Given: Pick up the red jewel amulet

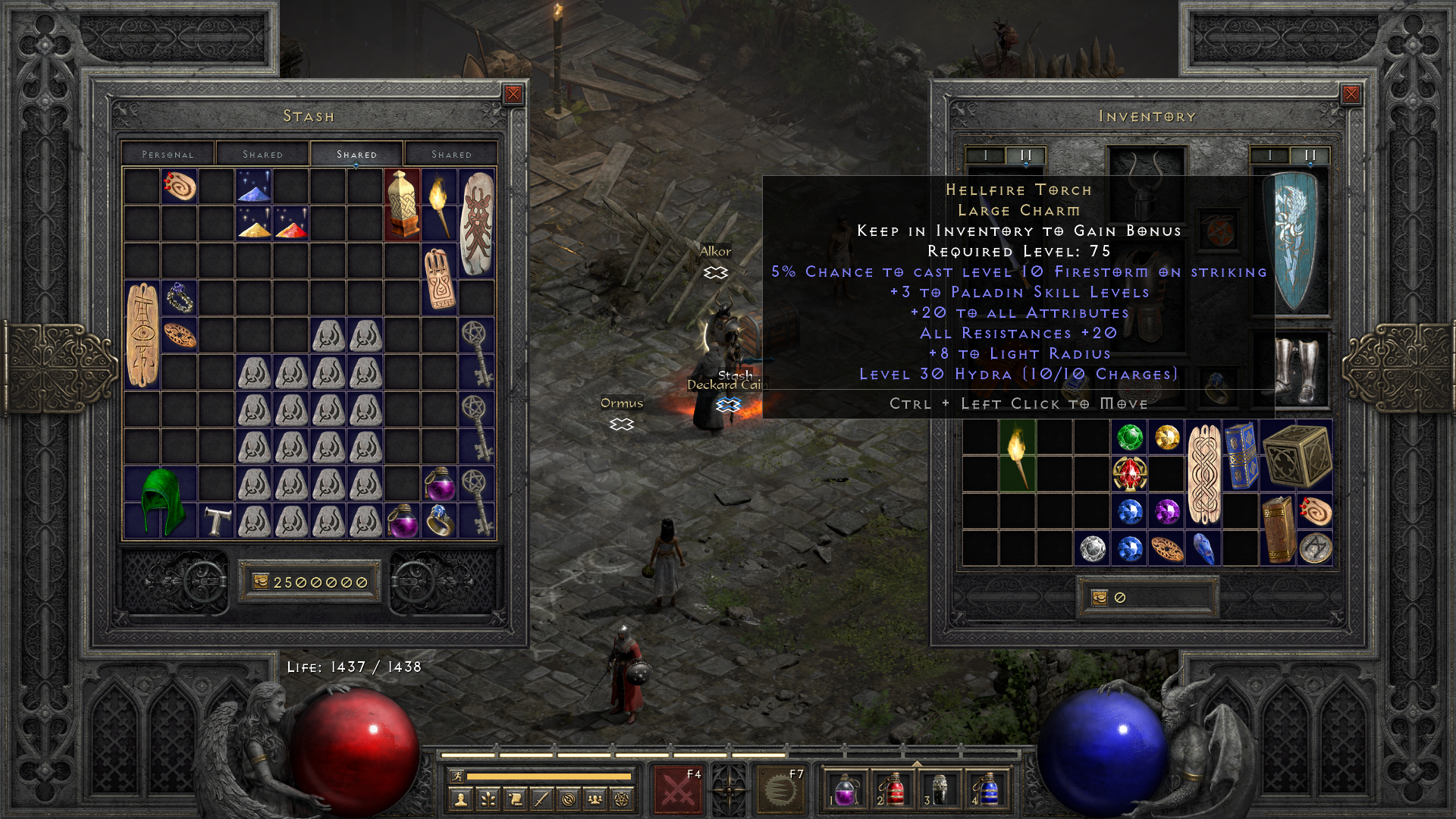Looking at the screenshot, I should pos(1129,474).
